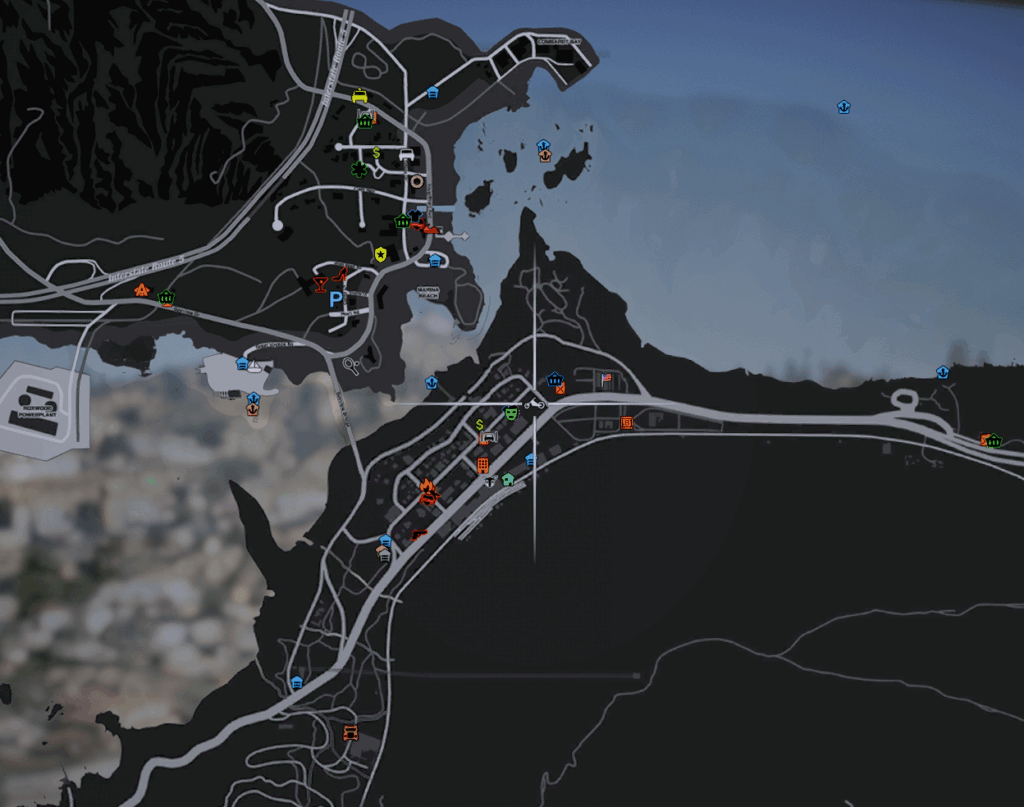Select the white motorcycle blip
Viewport: 1024px width, 807px height.
click(535, 405)
